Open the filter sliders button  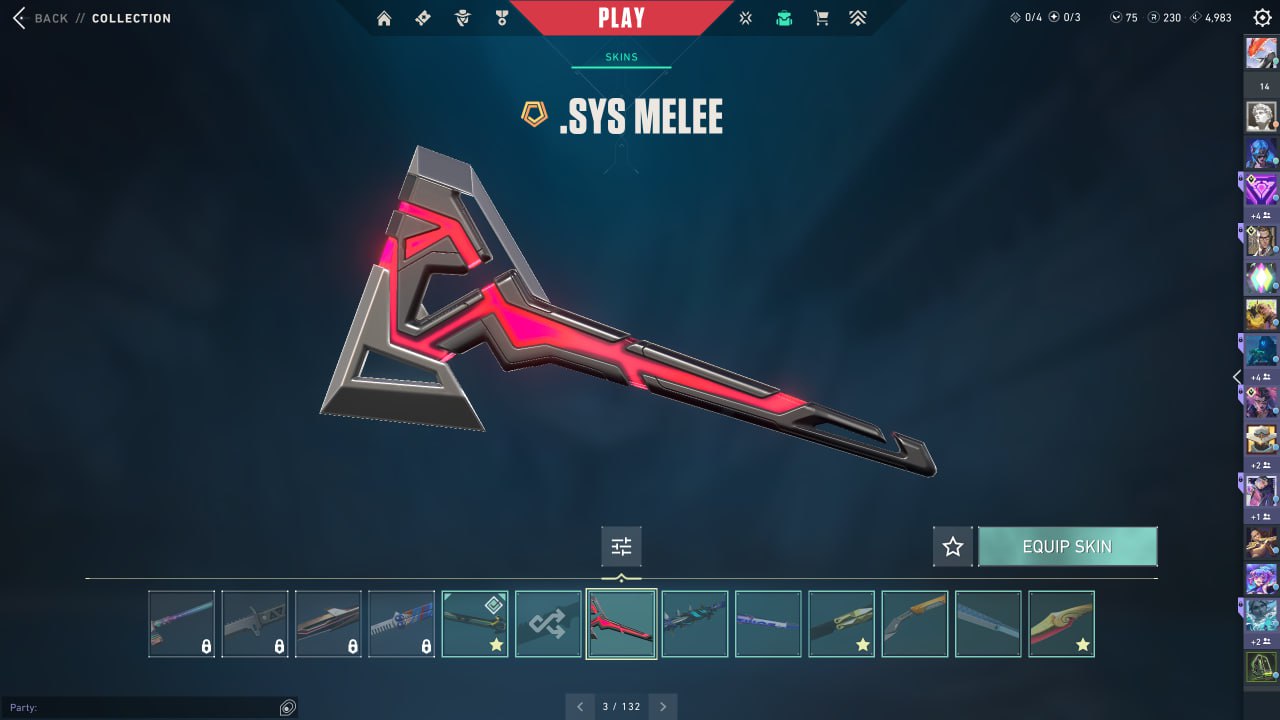pyautogui.click(x=621, y=547)
